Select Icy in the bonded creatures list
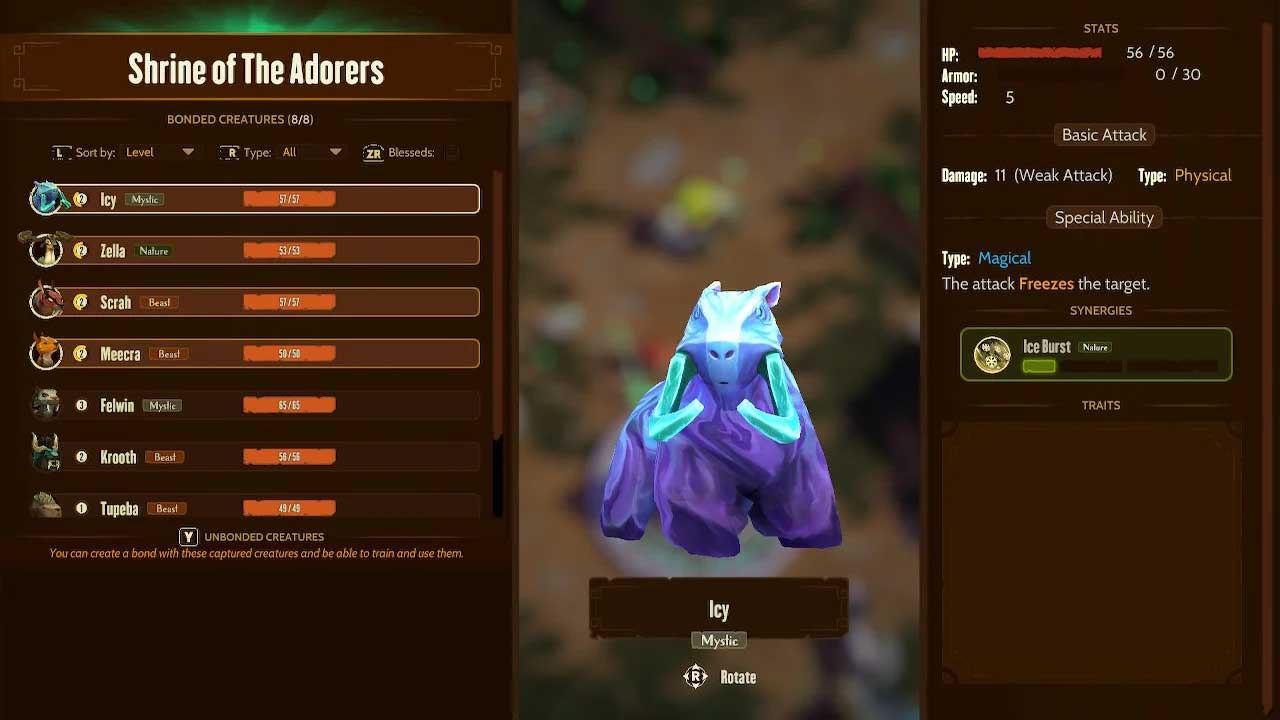This screenshot has height=720, width=1280. (x=255, y=199)
